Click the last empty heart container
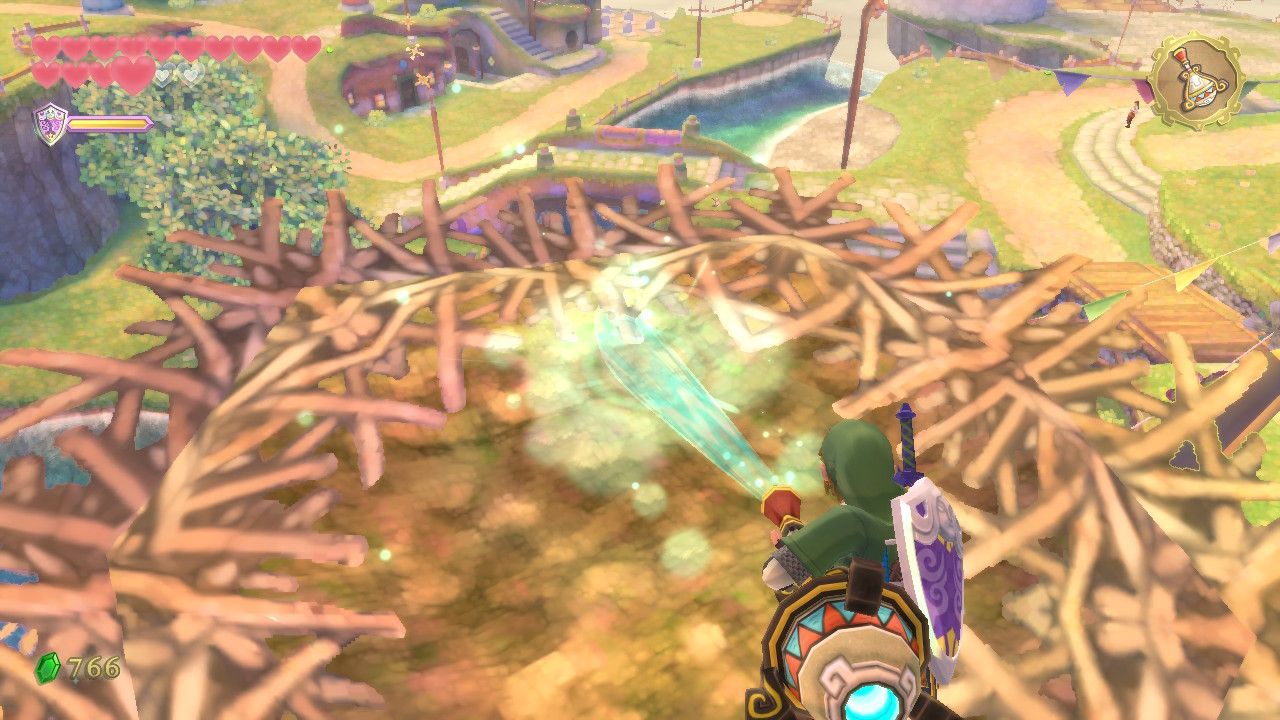1280x720 pixels. pyautogui.click(x=192, y=74)
